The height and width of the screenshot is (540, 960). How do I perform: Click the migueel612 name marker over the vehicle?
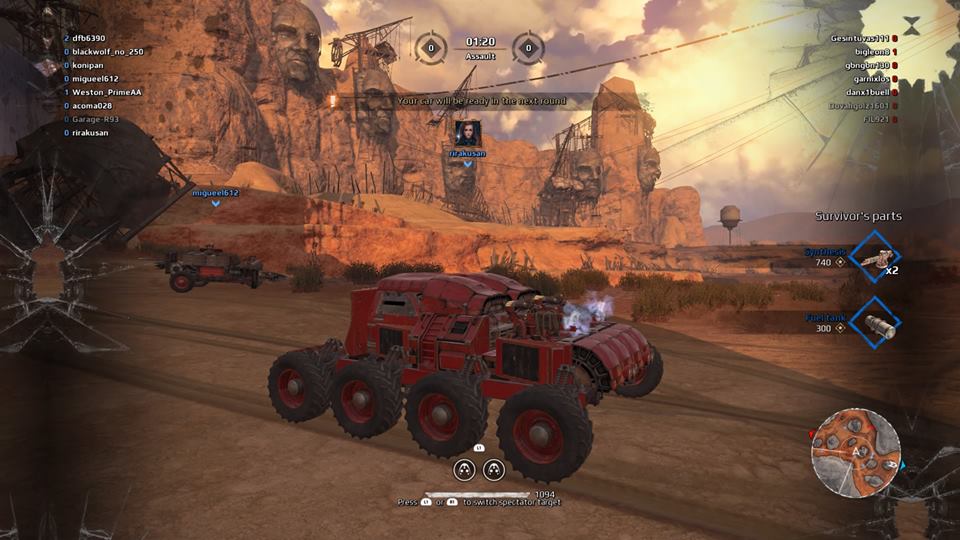click(x=215, y=192)
